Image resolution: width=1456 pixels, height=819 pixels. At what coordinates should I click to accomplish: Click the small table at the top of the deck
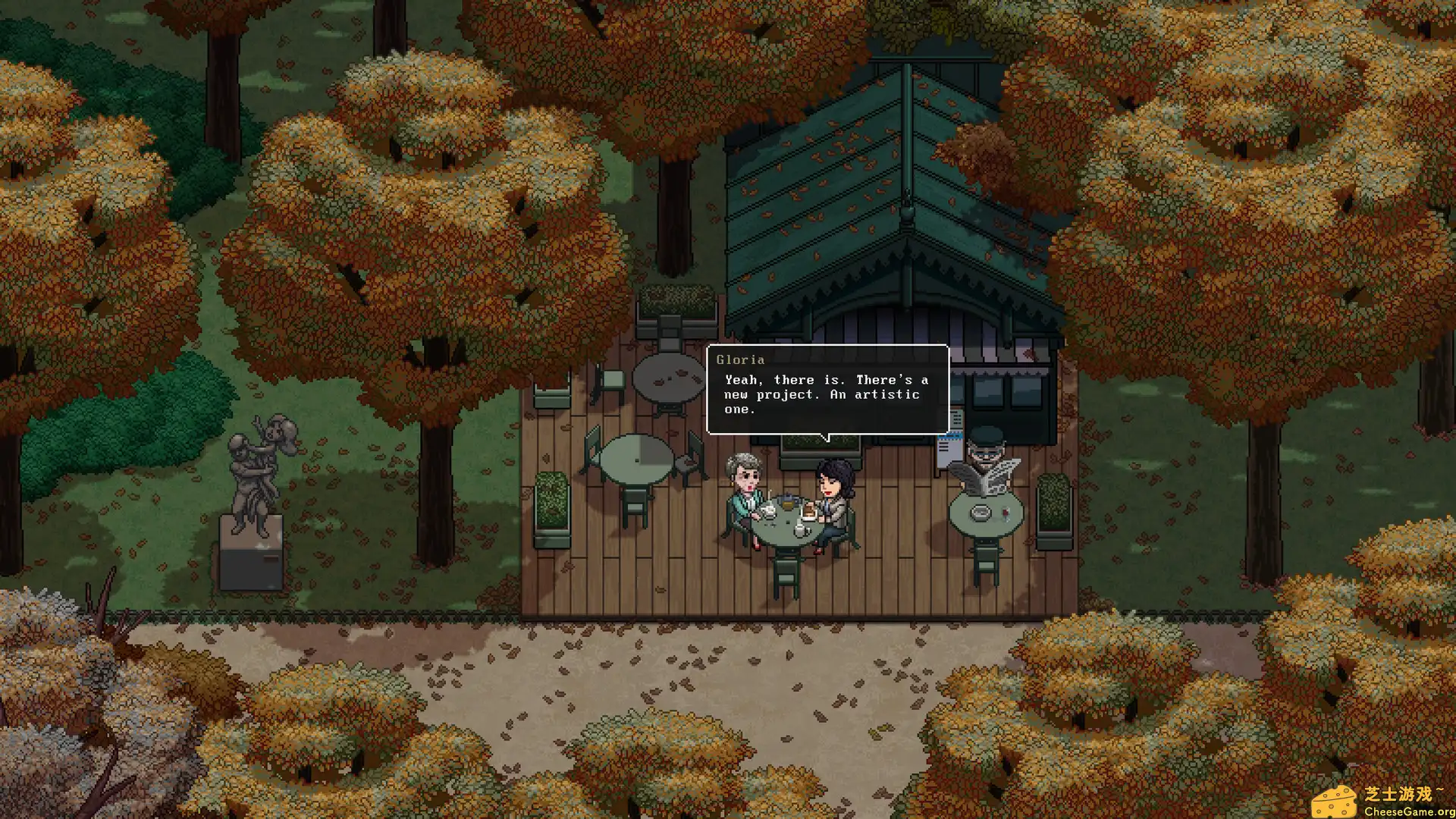click(x=669, y=377)
